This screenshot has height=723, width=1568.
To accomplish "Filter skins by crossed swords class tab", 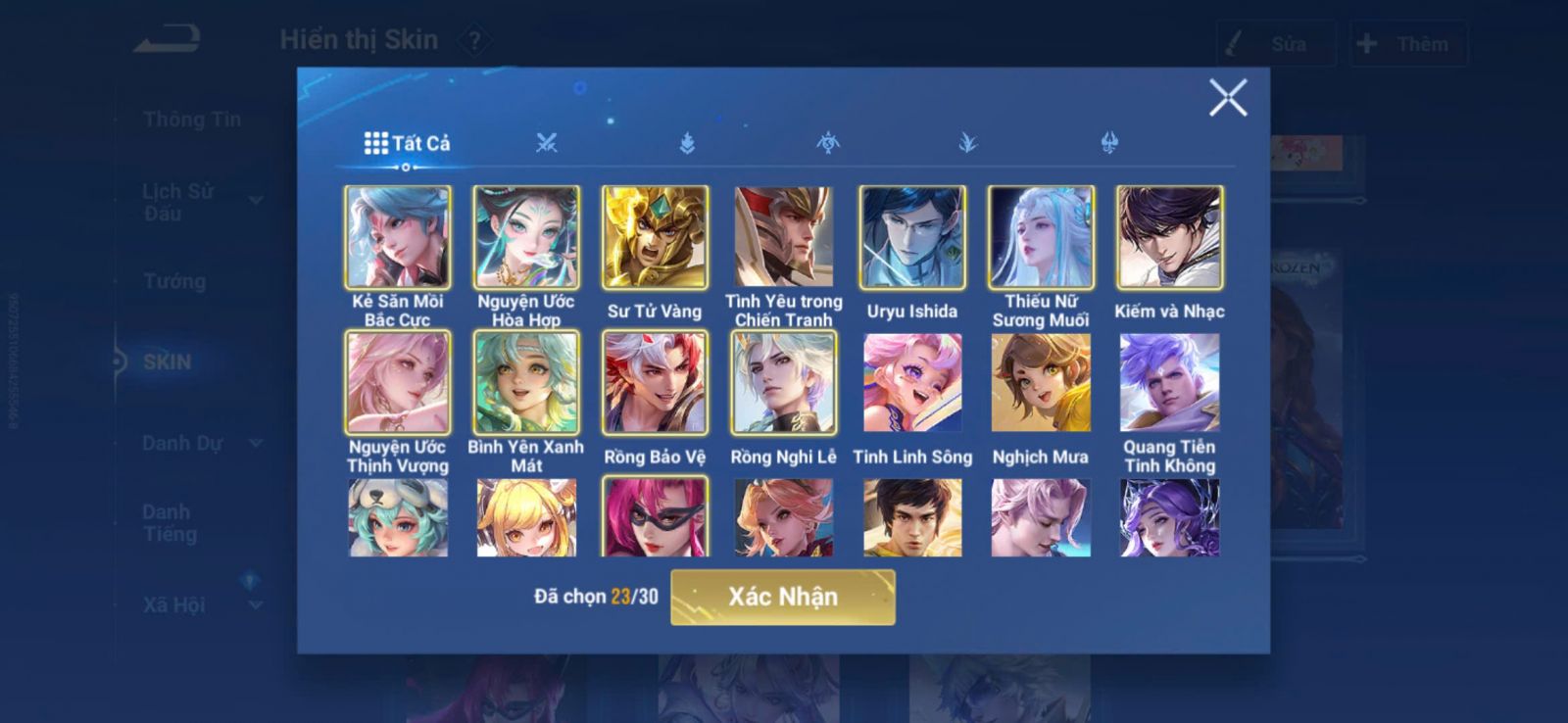I will click(547, 144).
